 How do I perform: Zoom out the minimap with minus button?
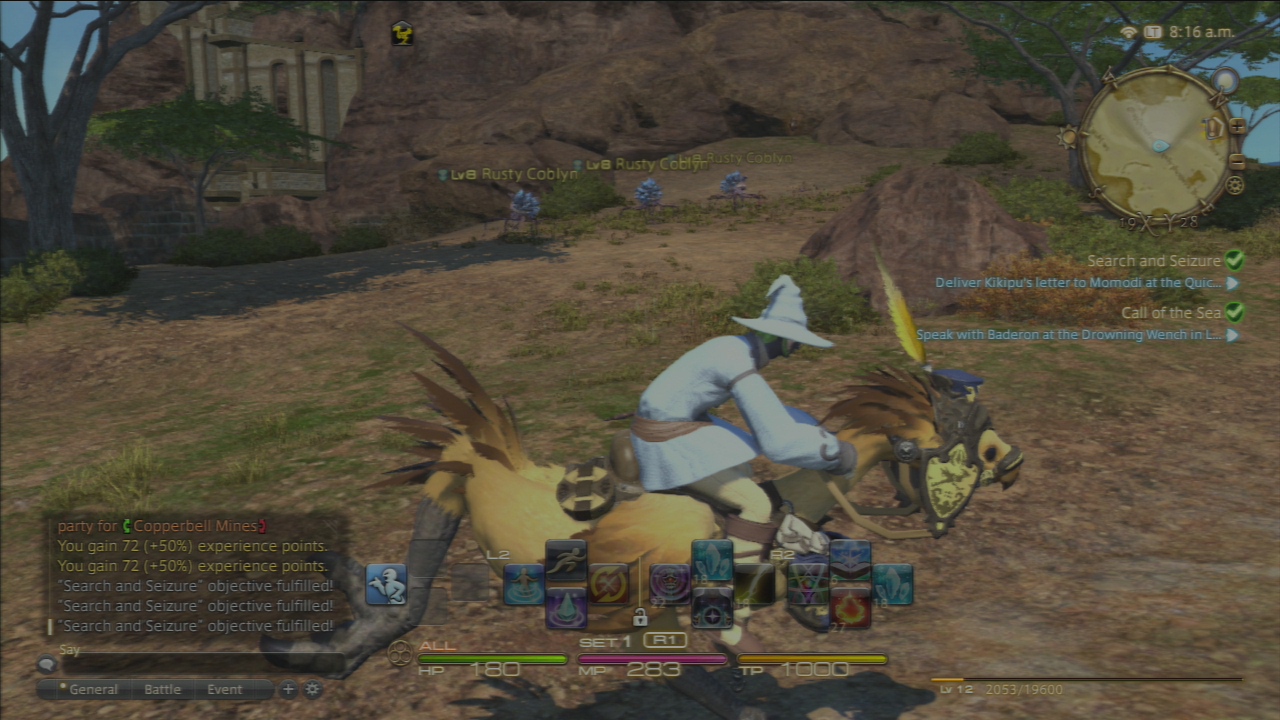[1237, 162]
